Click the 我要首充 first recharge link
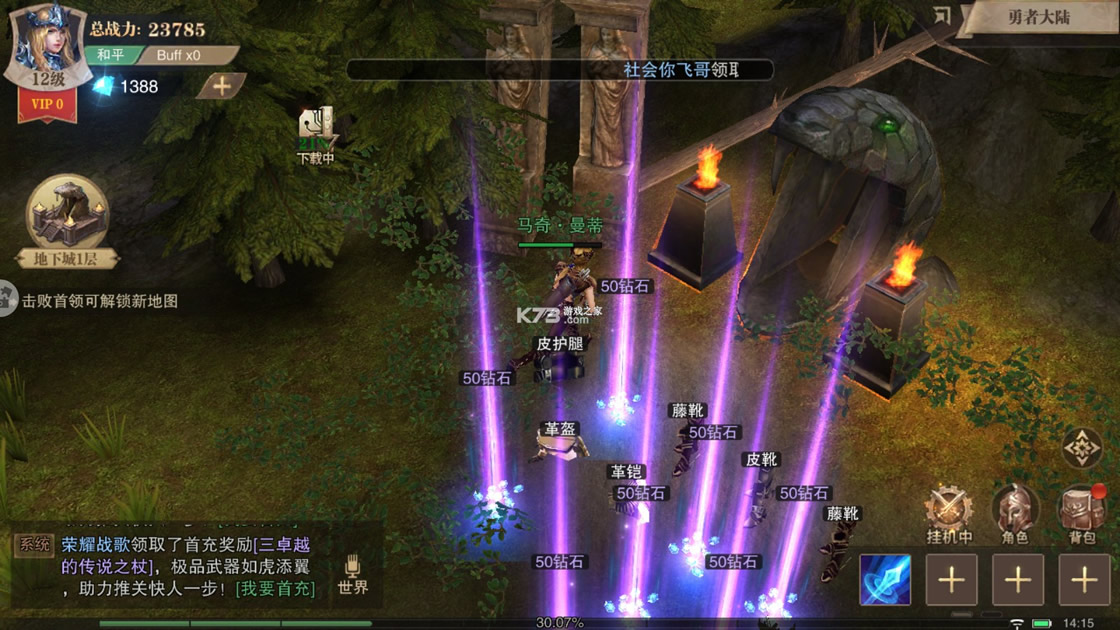This screenshot has height=630, width=1120. [275, 589]
